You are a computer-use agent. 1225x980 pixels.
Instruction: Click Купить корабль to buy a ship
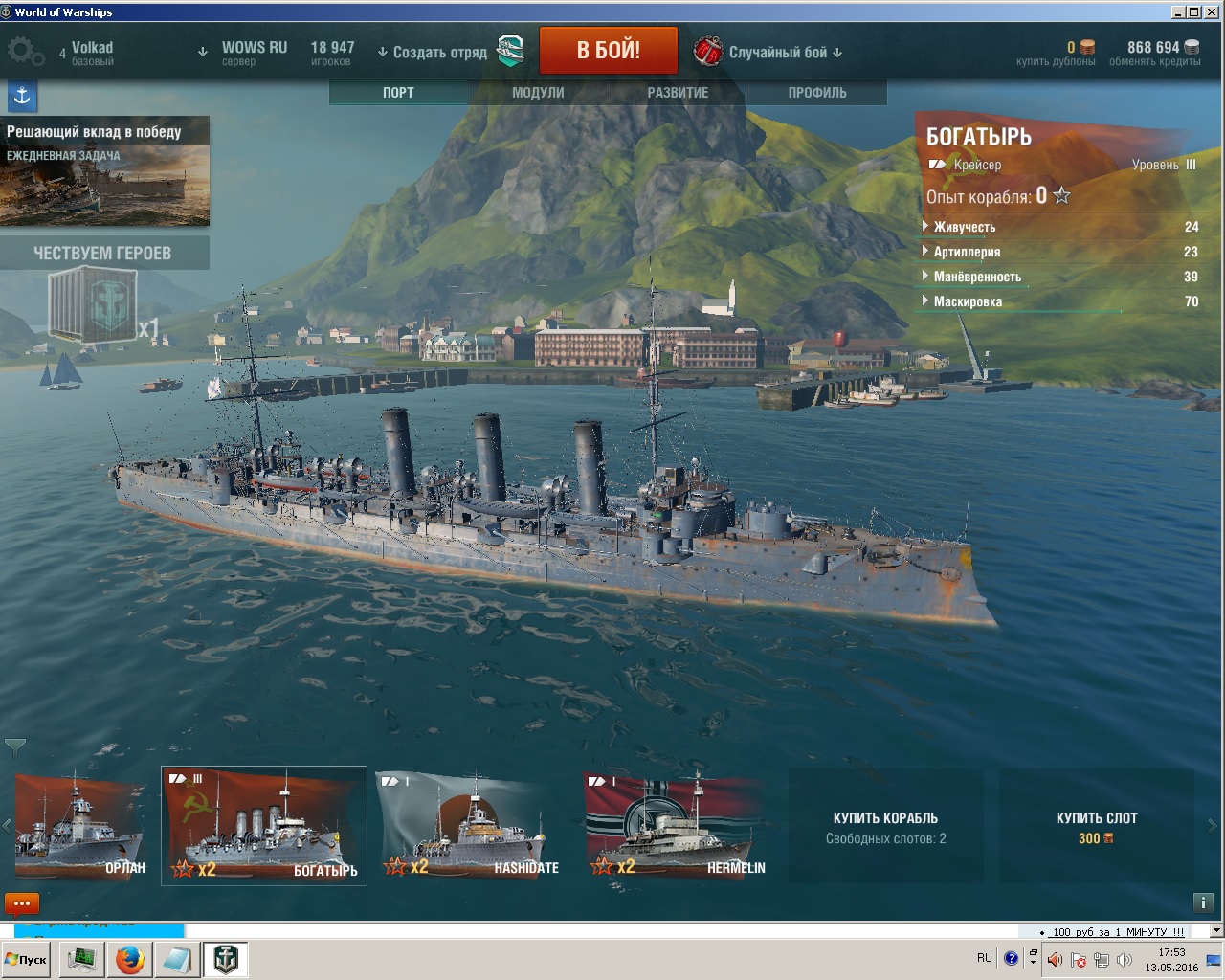[x=885, y=827]
